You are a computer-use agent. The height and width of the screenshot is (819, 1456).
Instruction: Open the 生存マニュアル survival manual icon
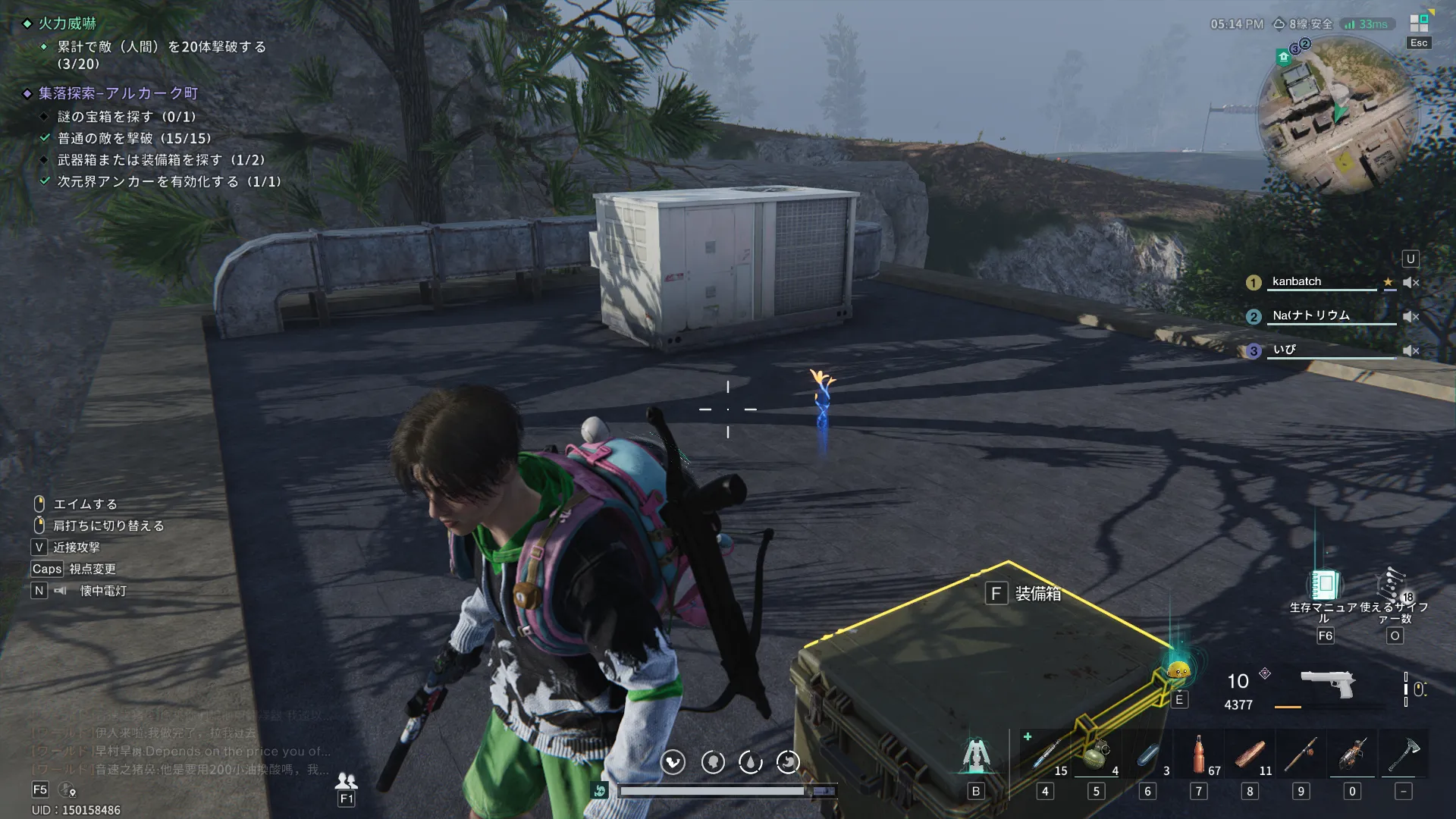(1324, 585)
